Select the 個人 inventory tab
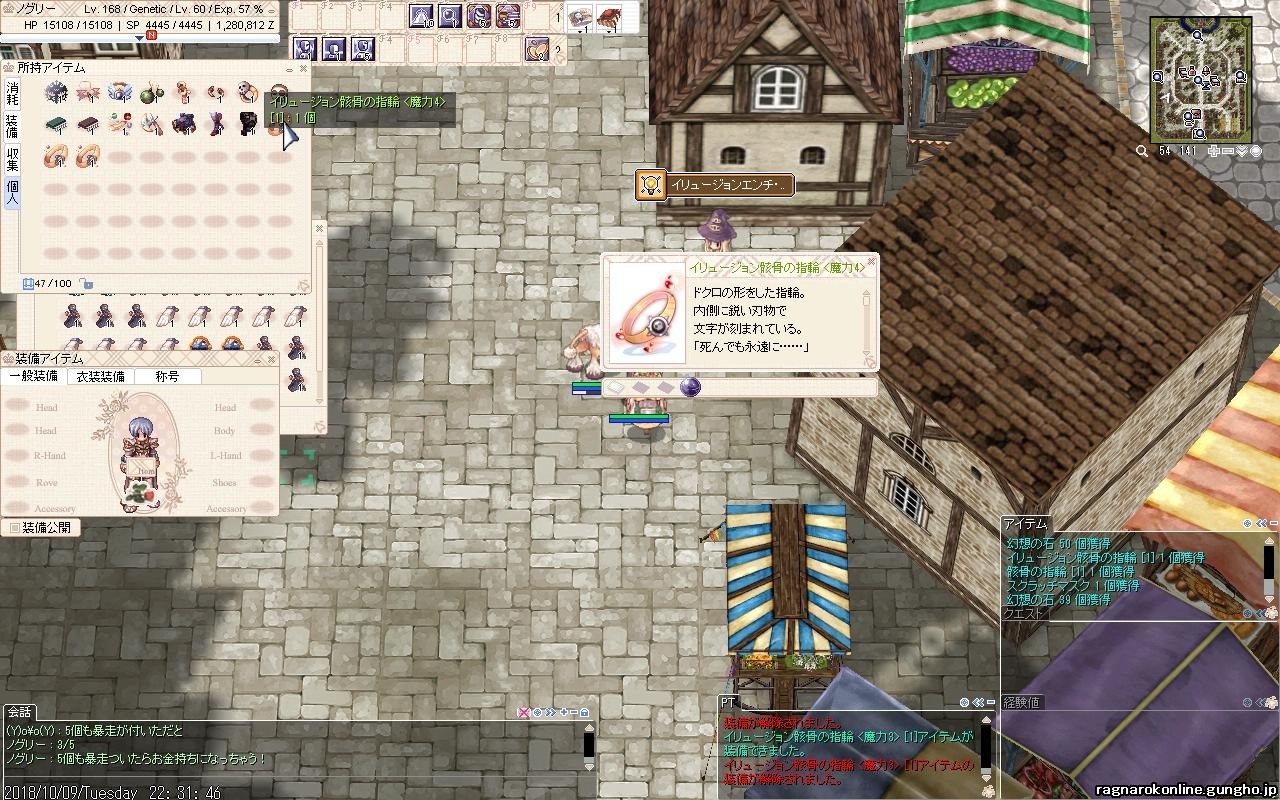The width and height of the screenshot is (1280, 800). click(12, 191)
